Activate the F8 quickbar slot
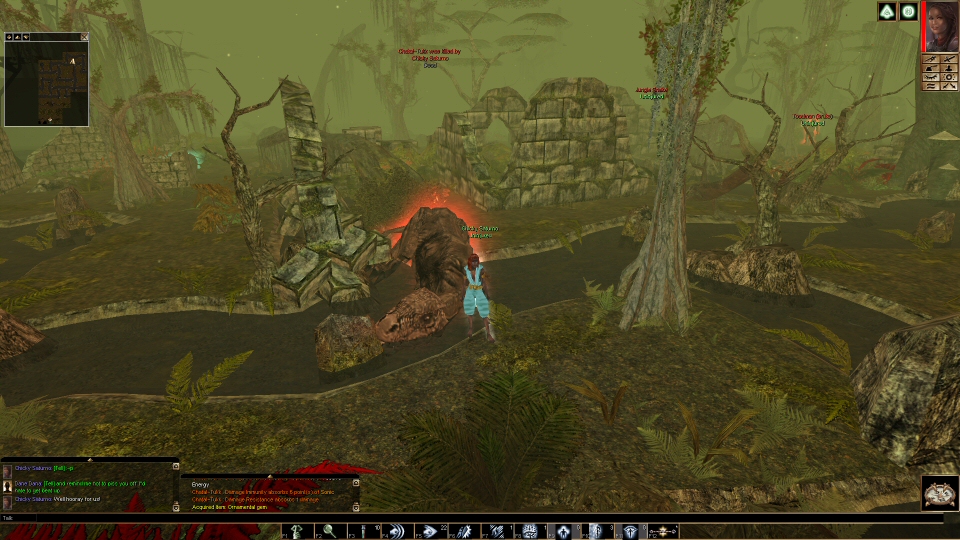This screenshot has width=960, height=540. (530, 531)
